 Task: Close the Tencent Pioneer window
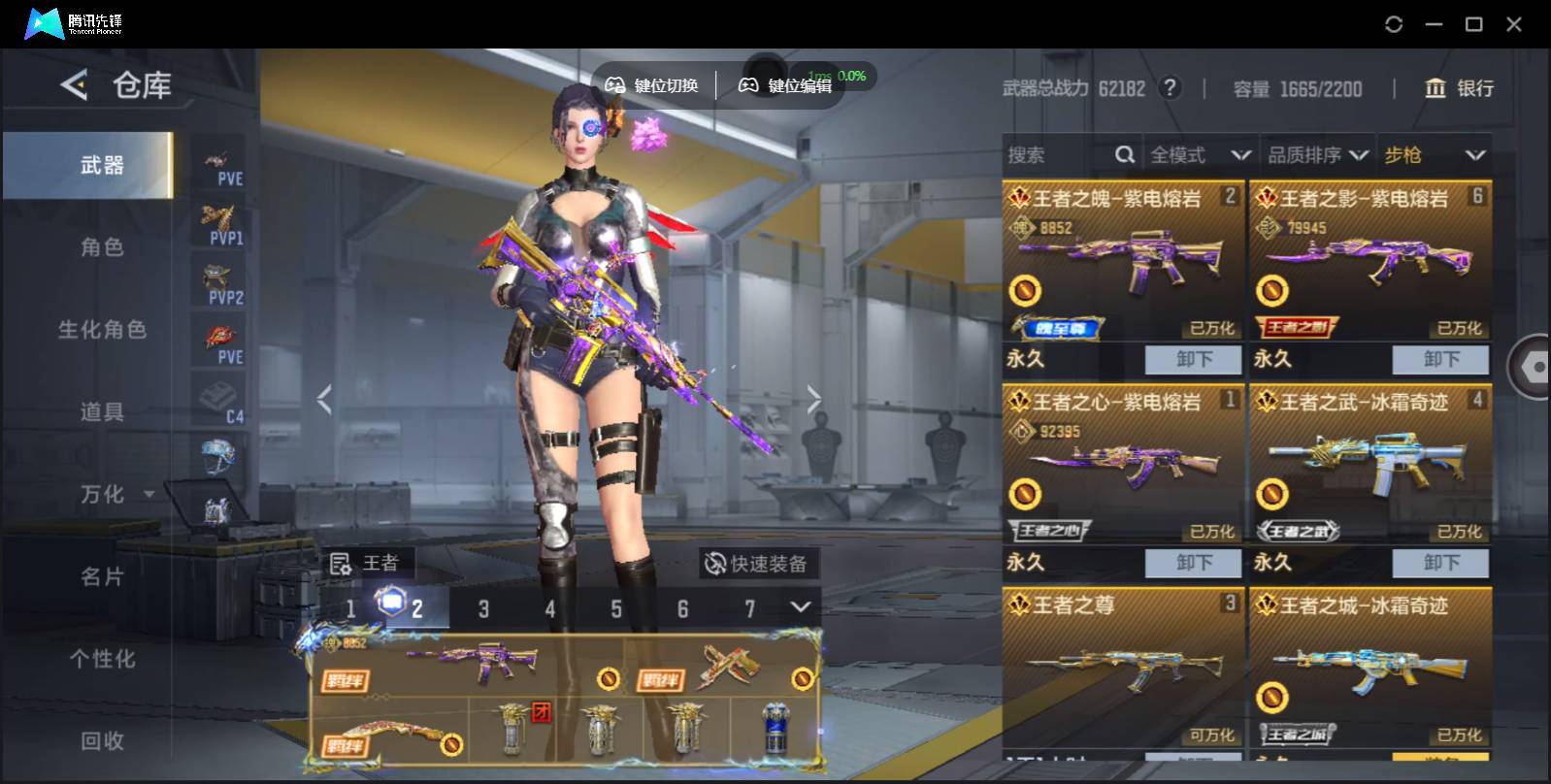[1513, 24]
